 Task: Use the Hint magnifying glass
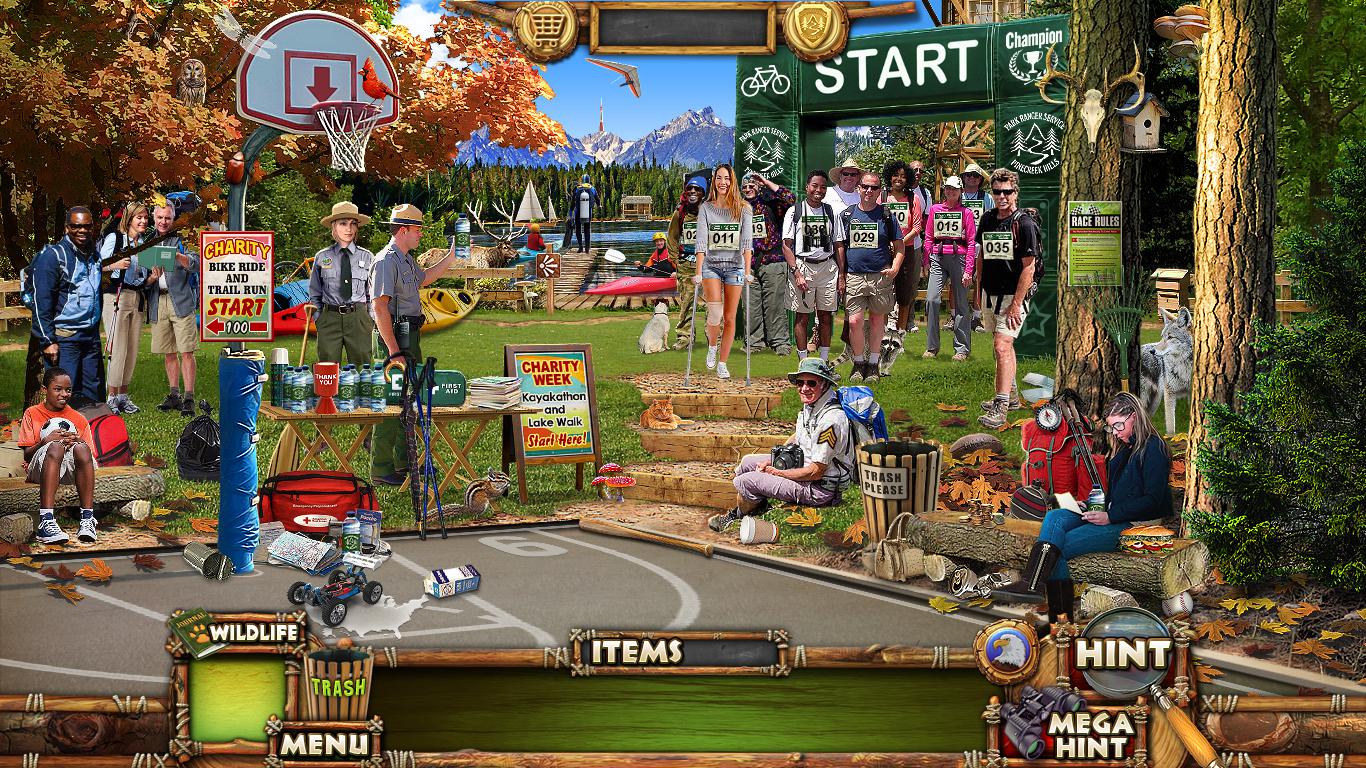(1124, 654)
